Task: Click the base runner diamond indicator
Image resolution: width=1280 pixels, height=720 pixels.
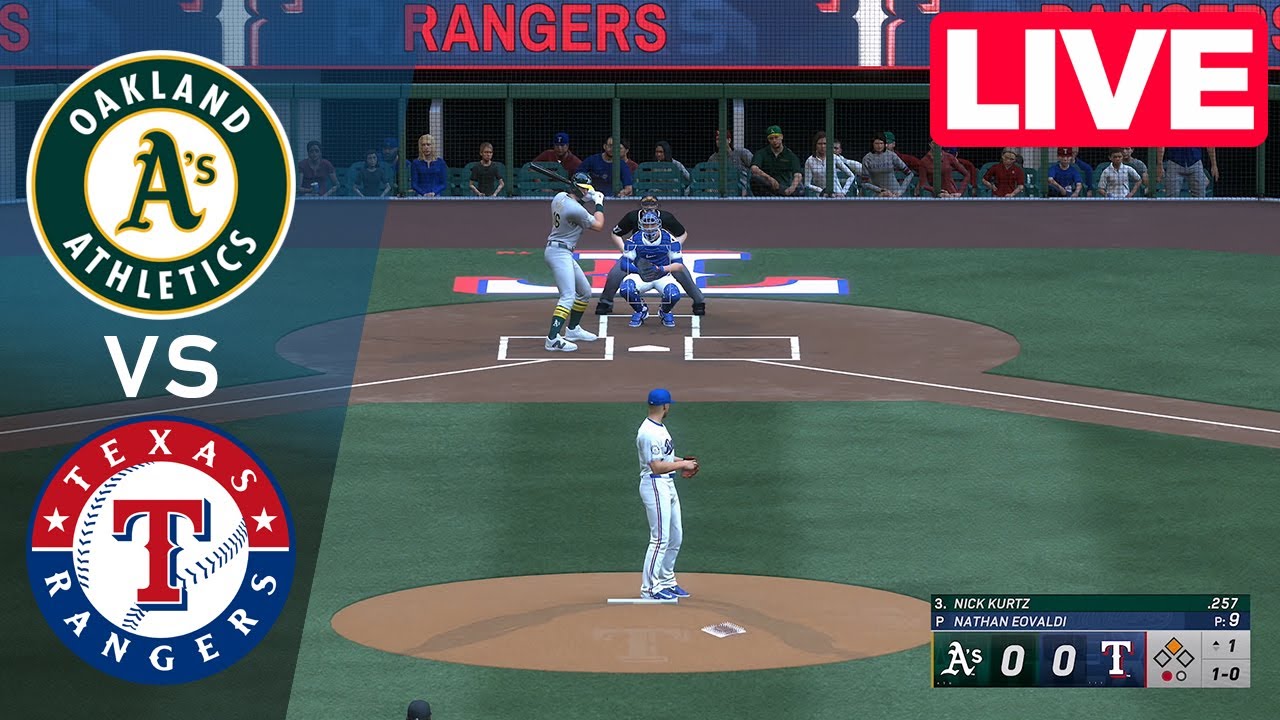Action: point(1173,655)
